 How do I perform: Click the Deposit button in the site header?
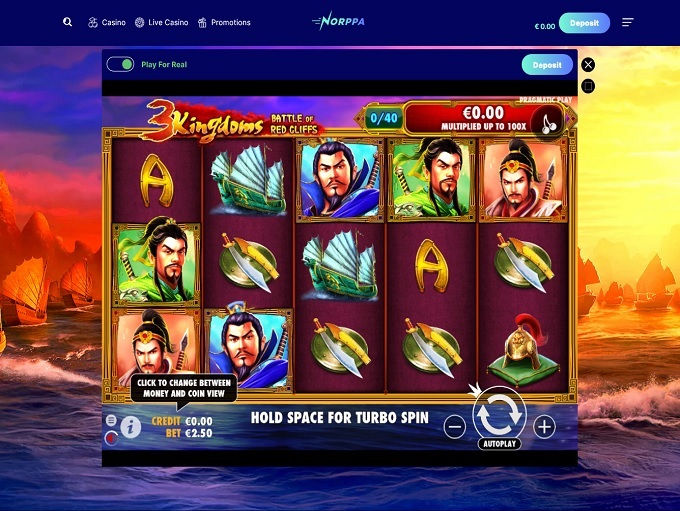tap(584, 23)
